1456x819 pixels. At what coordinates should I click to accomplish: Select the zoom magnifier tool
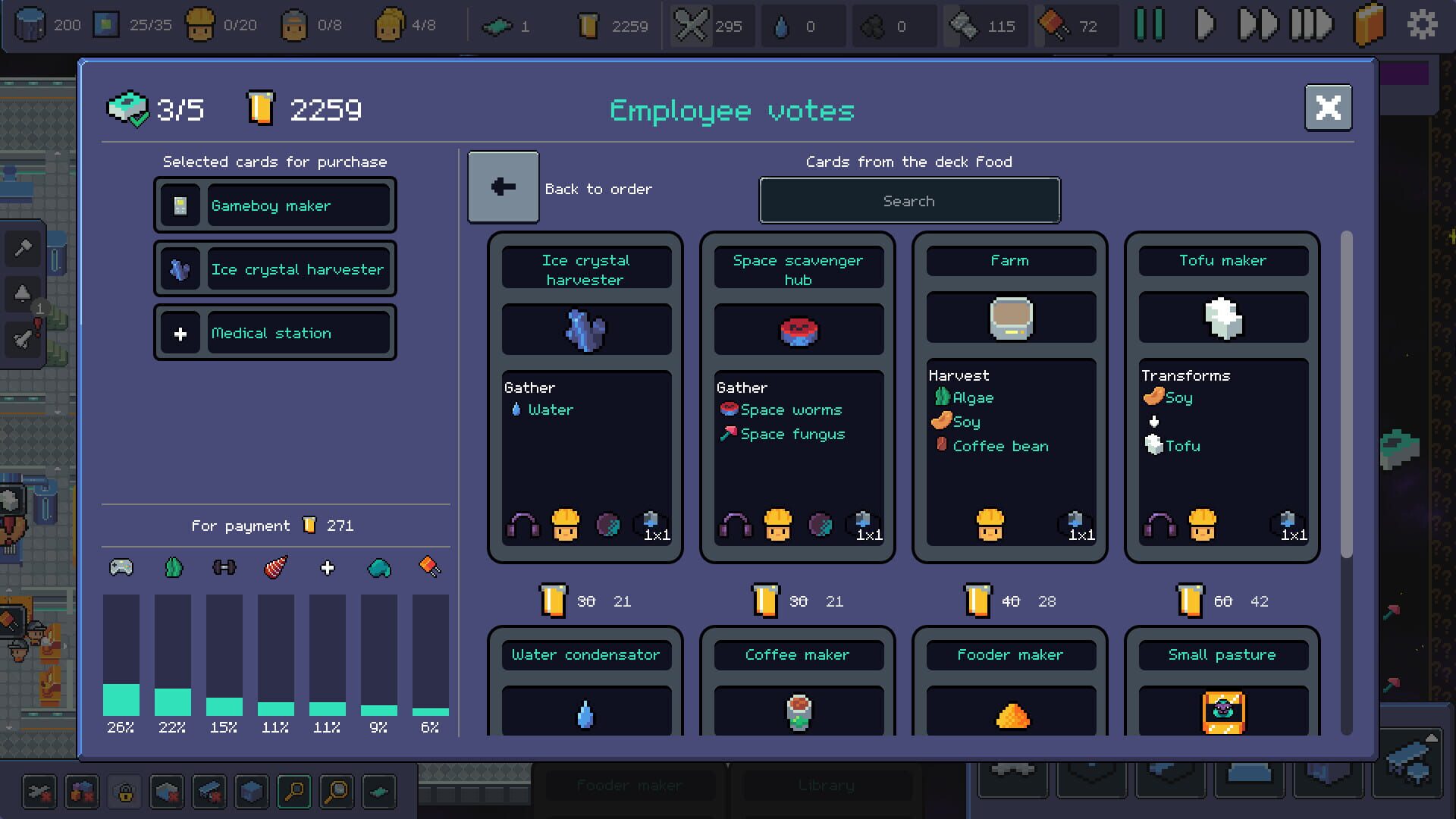click(293, 792)
